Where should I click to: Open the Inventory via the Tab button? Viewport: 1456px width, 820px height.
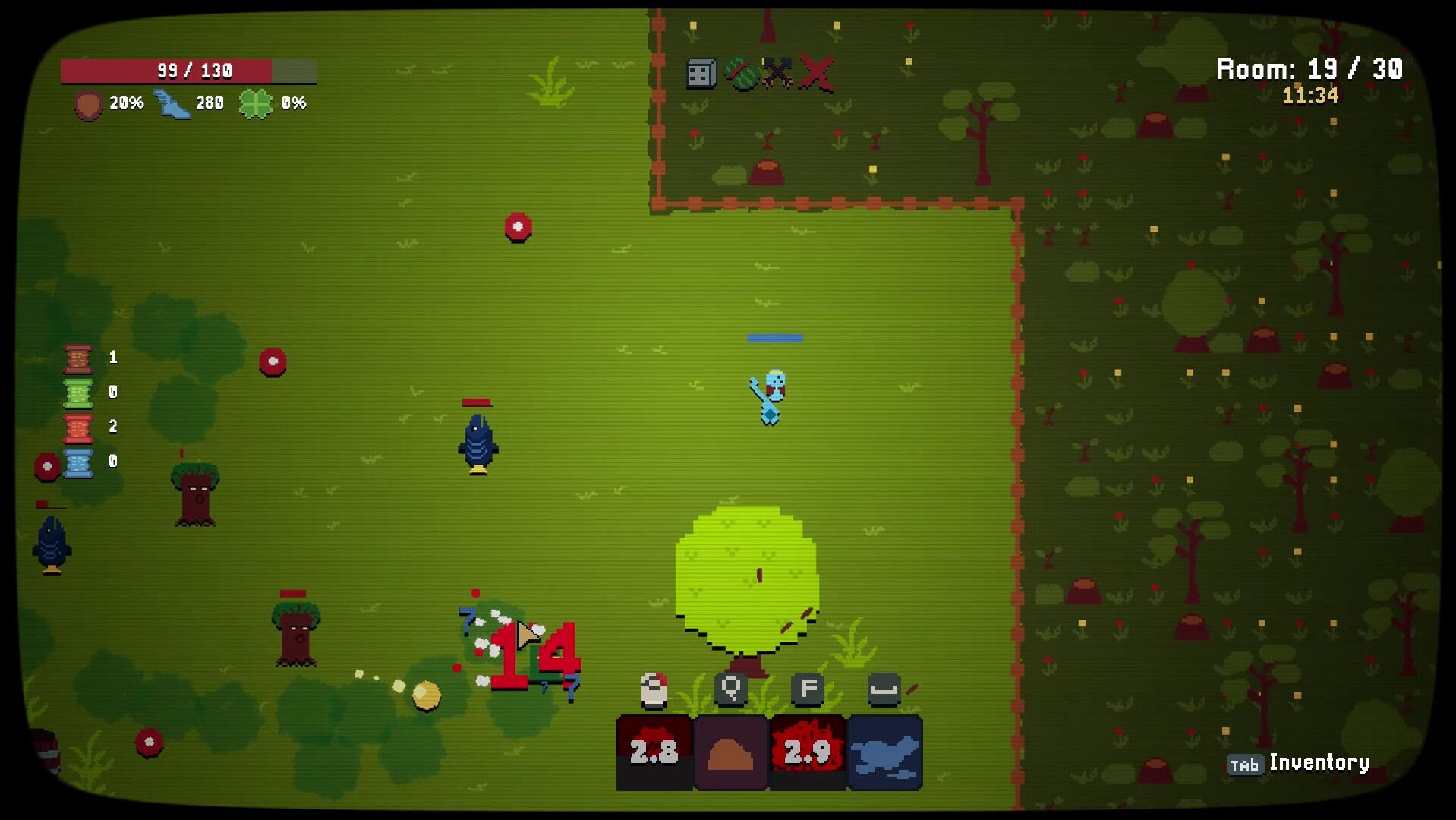pyautogui.click(x=1244, y=765)
